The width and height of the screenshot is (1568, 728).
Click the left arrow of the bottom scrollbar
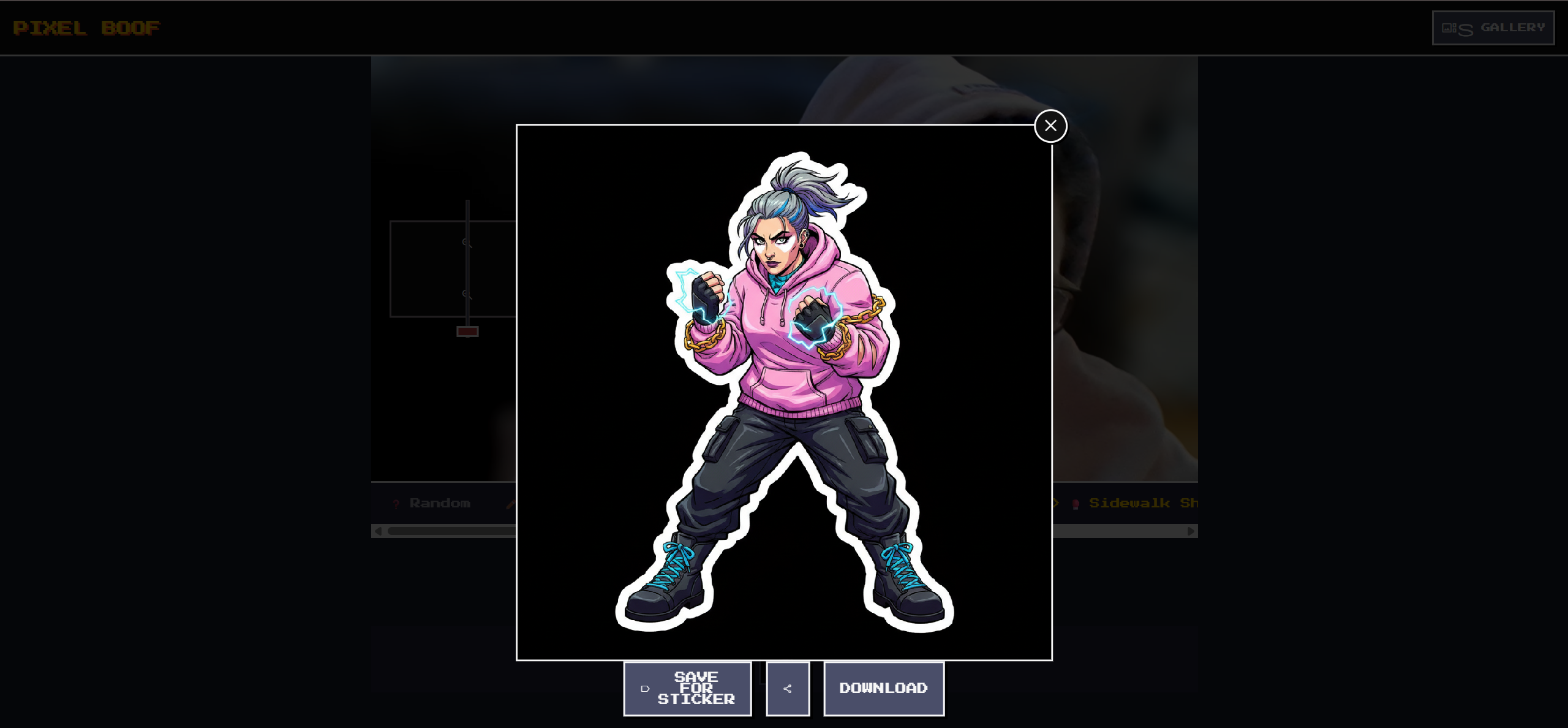tap(378, 531)
